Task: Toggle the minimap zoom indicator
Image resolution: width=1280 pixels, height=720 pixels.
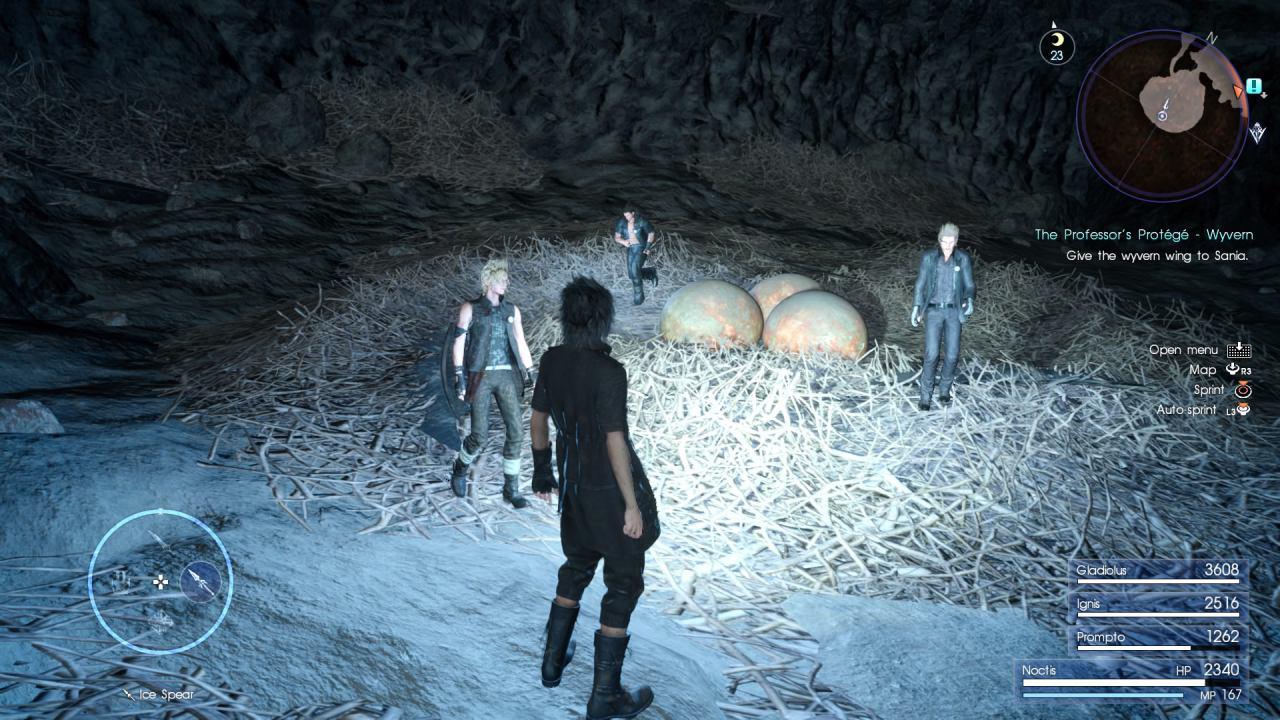Action: pos(1257,130)
